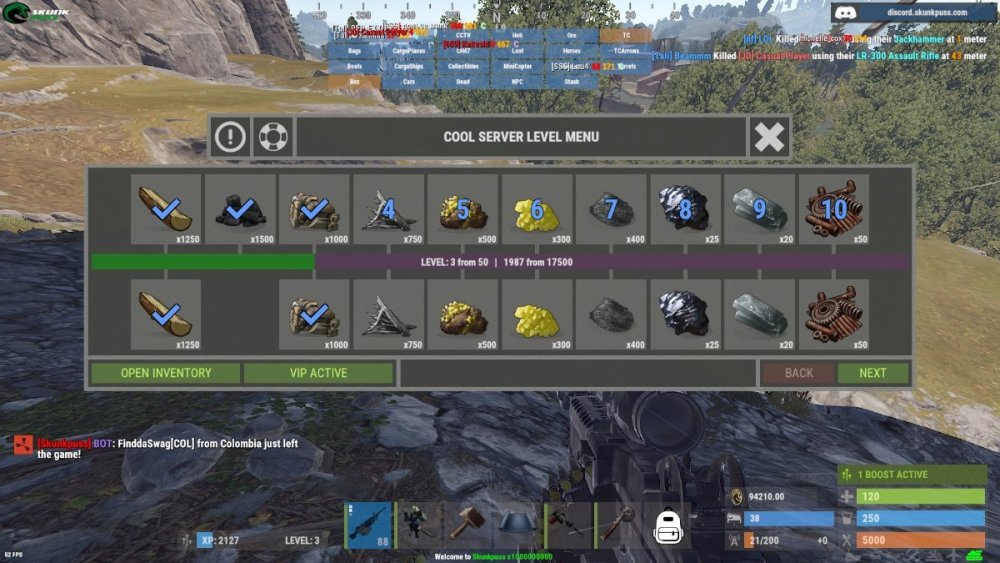Go back to the previous page

(x=799, y=373)
